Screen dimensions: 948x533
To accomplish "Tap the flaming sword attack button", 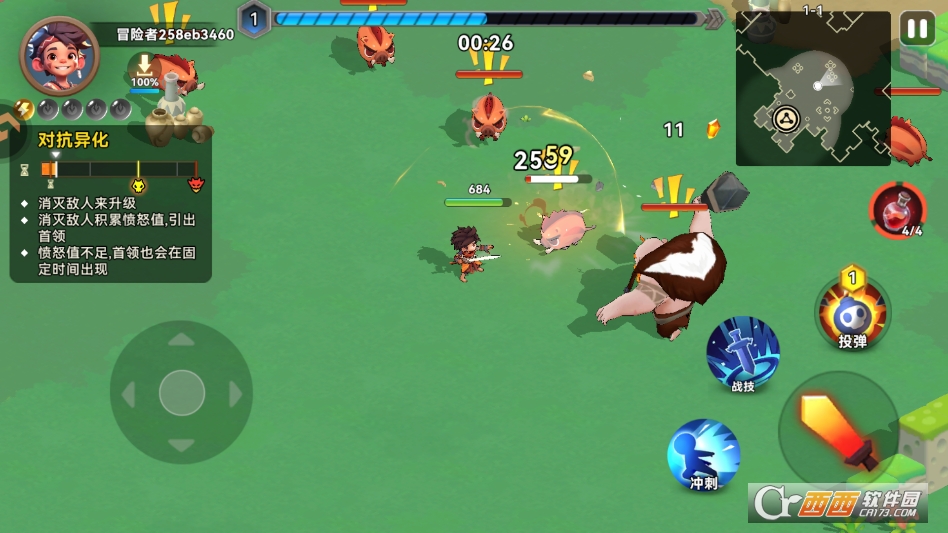I will pos(838,431).
